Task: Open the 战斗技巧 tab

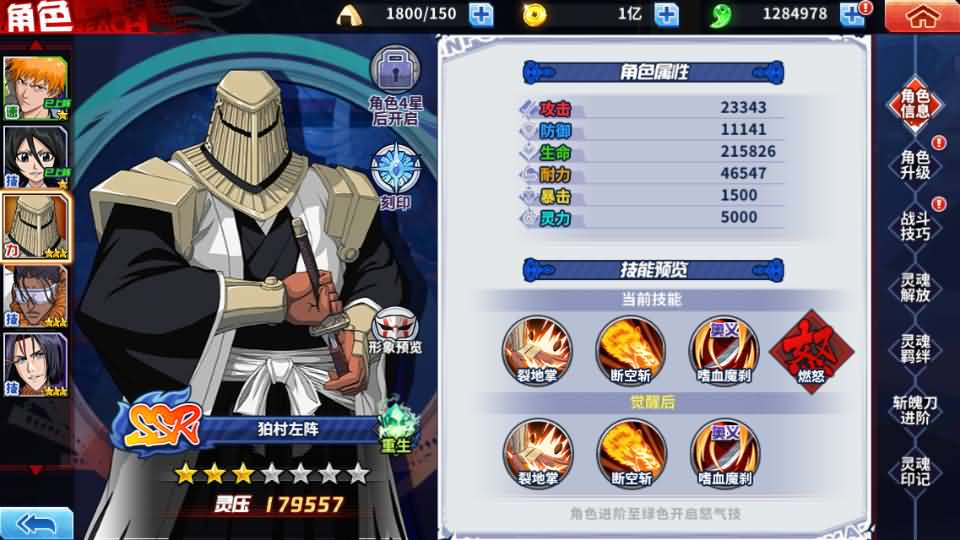Action: coord(915,226)
